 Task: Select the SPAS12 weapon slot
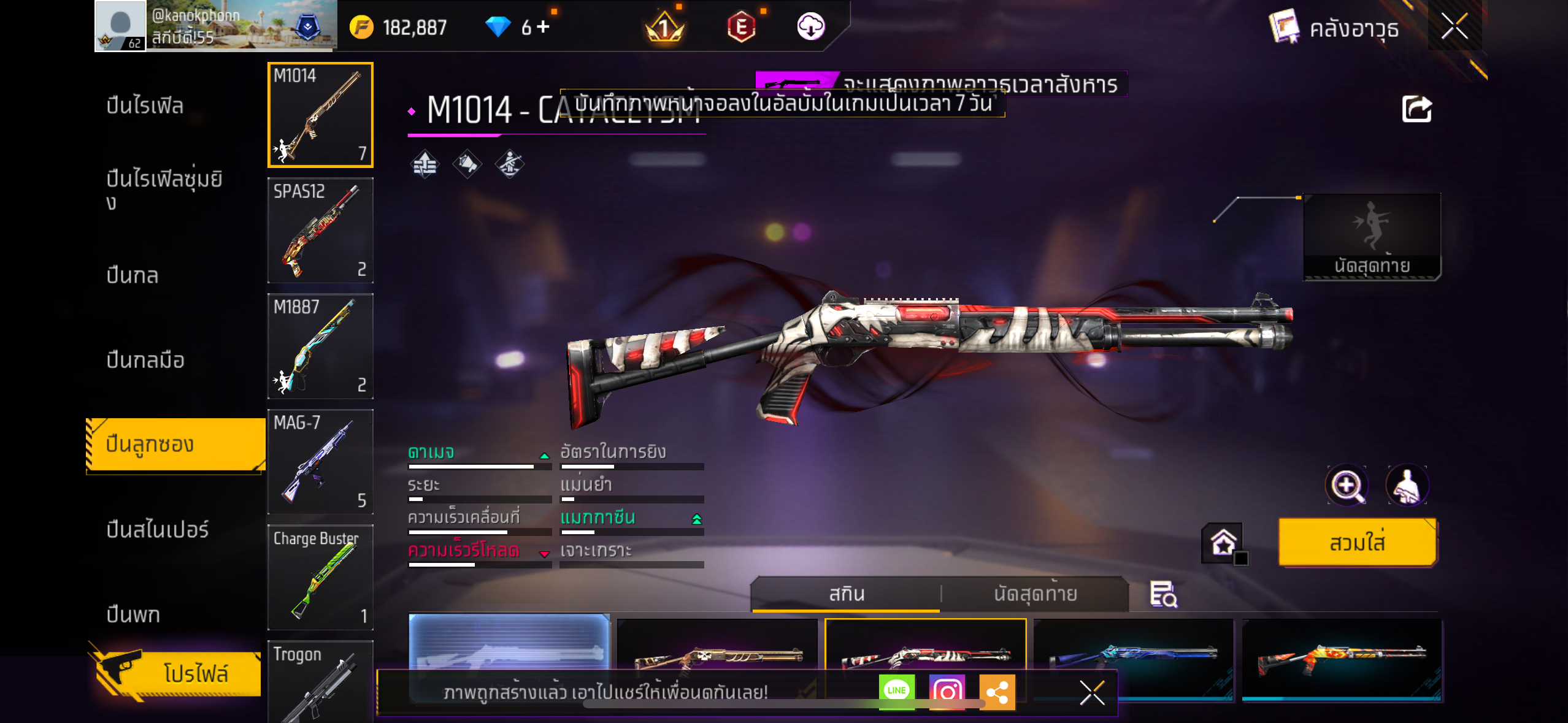coord(320,231)
